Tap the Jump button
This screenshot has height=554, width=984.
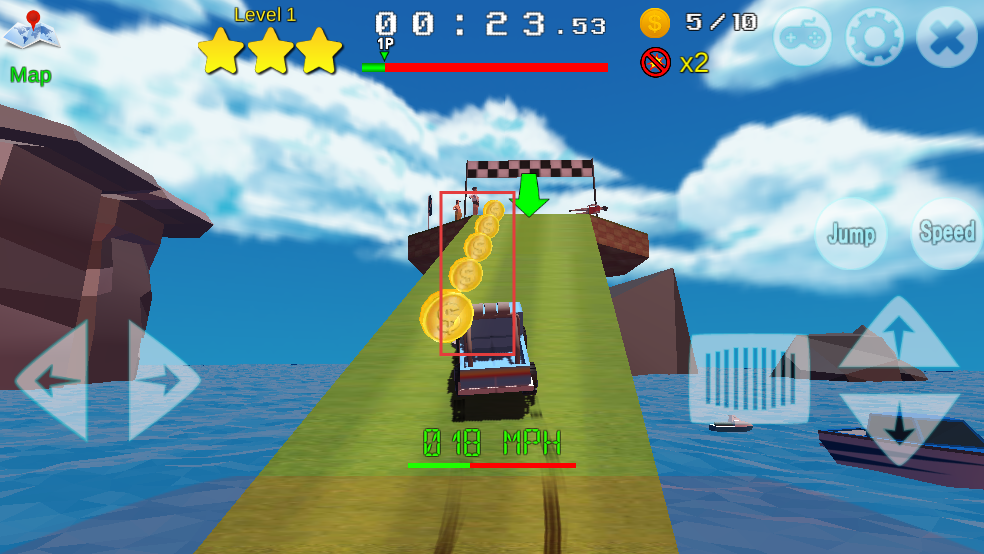click(x=851, y=234)
